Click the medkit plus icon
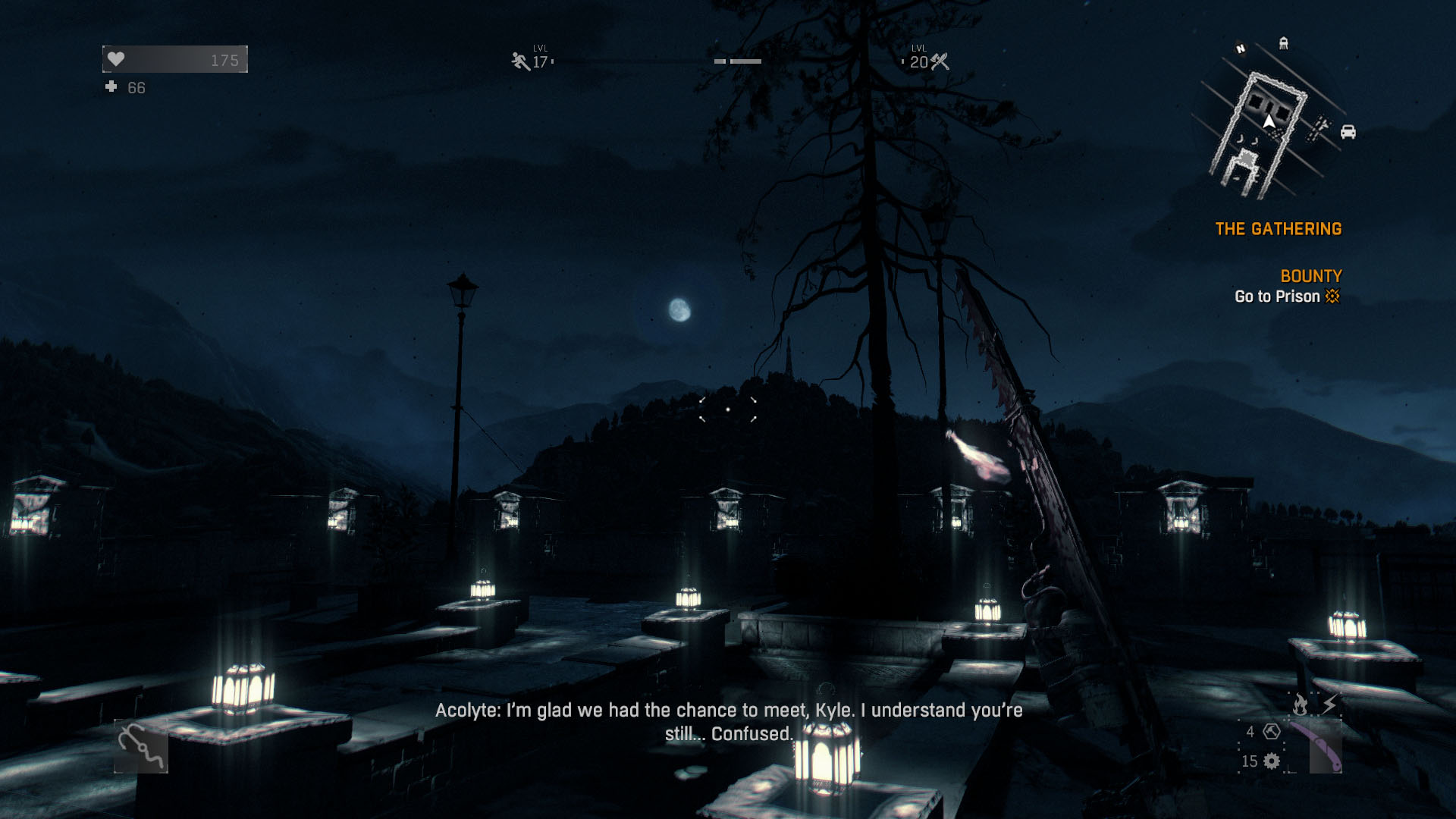1456x819 pixels. [111, 87]
